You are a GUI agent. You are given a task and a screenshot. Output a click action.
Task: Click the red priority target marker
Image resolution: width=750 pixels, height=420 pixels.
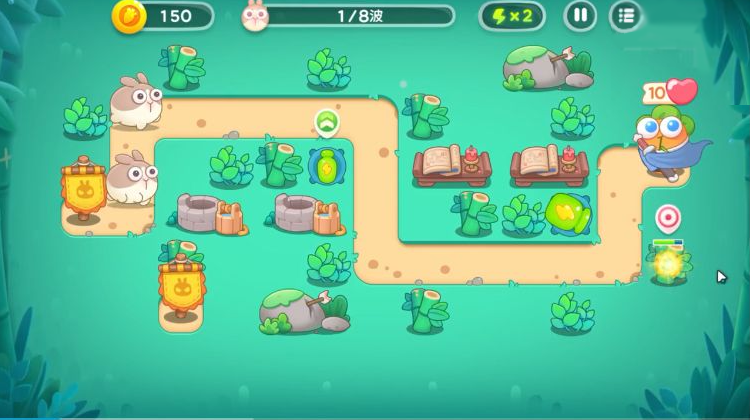tap(667, 217)
